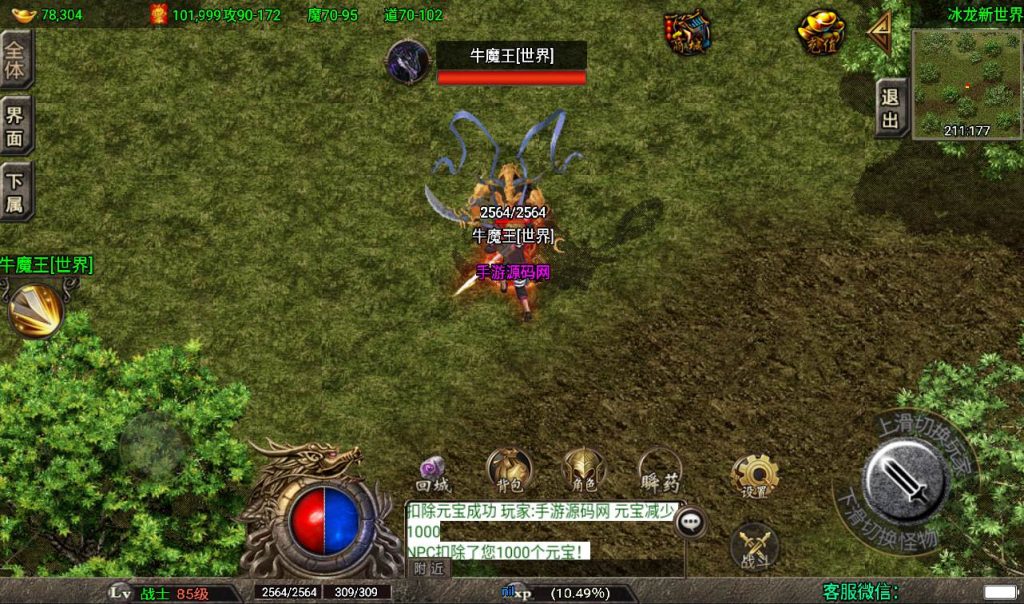Select the 全体 side button
1024x604 pixels.
point(16,59)
